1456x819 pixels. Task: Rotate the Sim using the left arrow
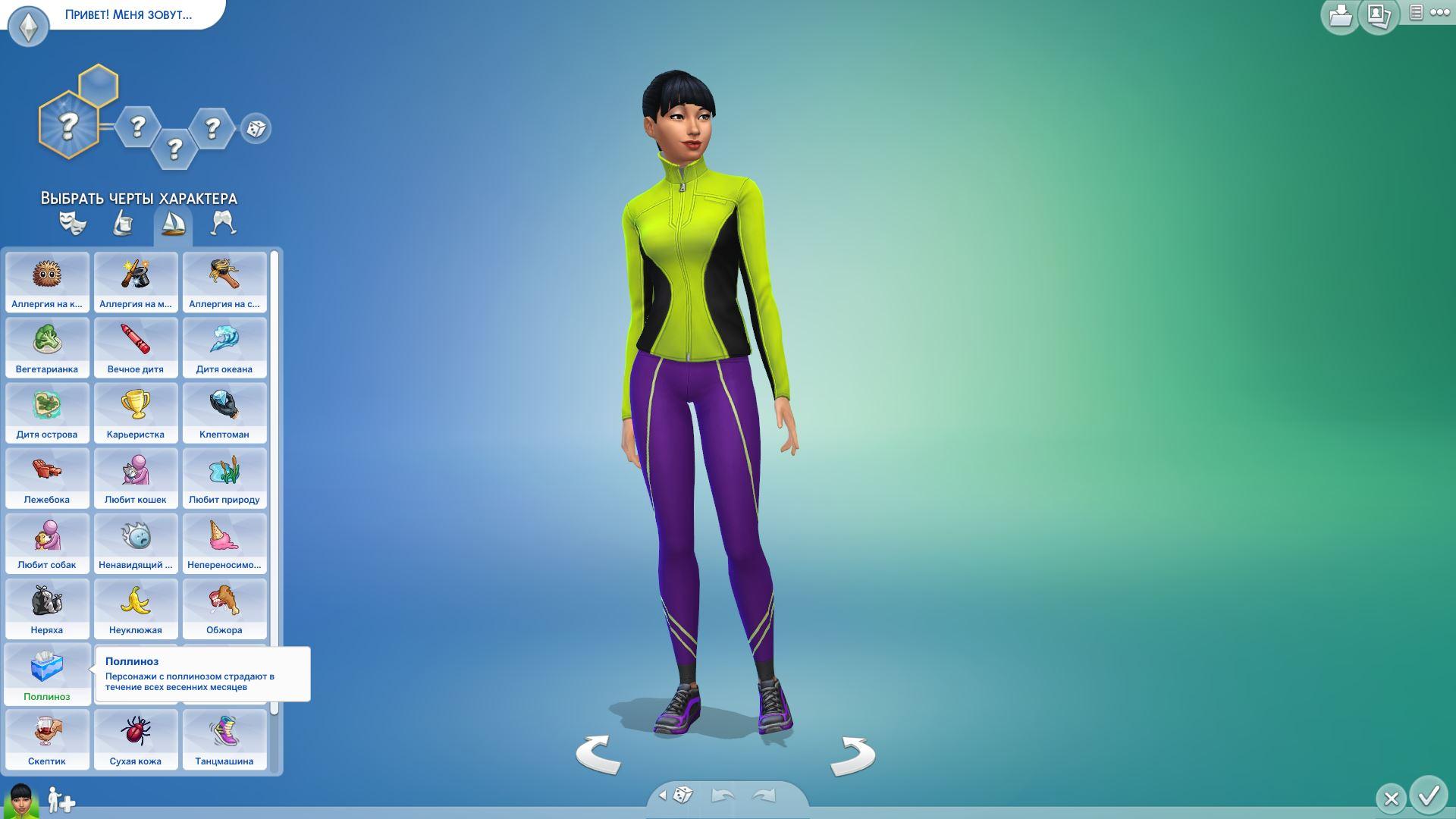(598, 755)
